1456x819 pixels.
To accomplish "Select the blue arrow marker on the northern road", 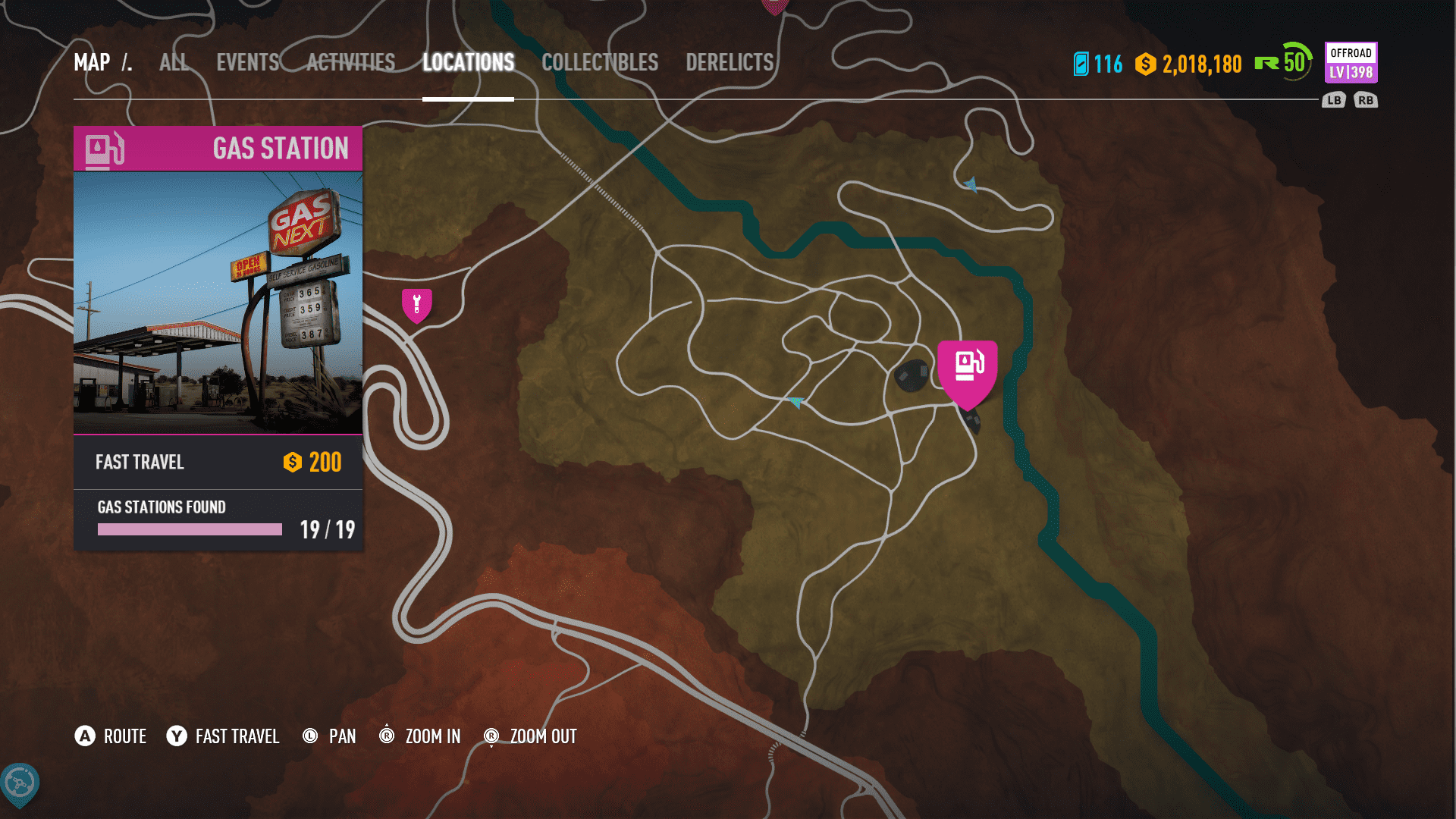I will point(971,184).
